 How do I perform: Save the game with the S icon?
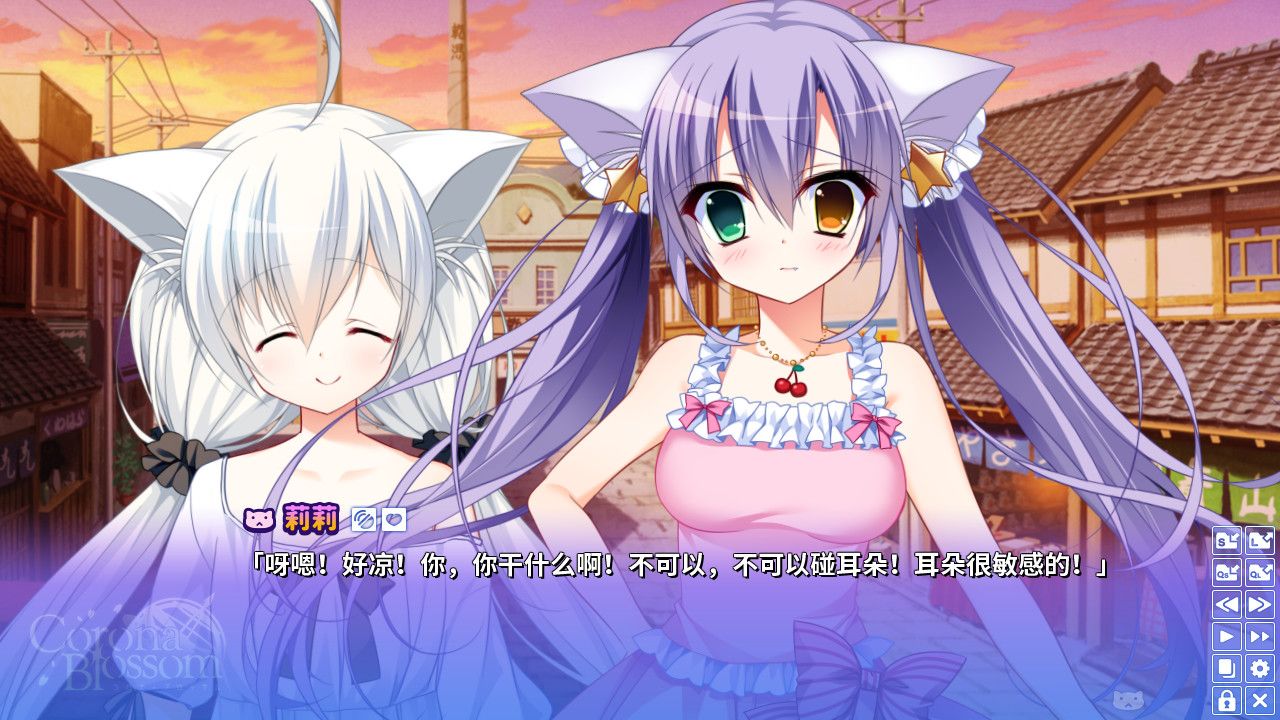pos(1226,541)
